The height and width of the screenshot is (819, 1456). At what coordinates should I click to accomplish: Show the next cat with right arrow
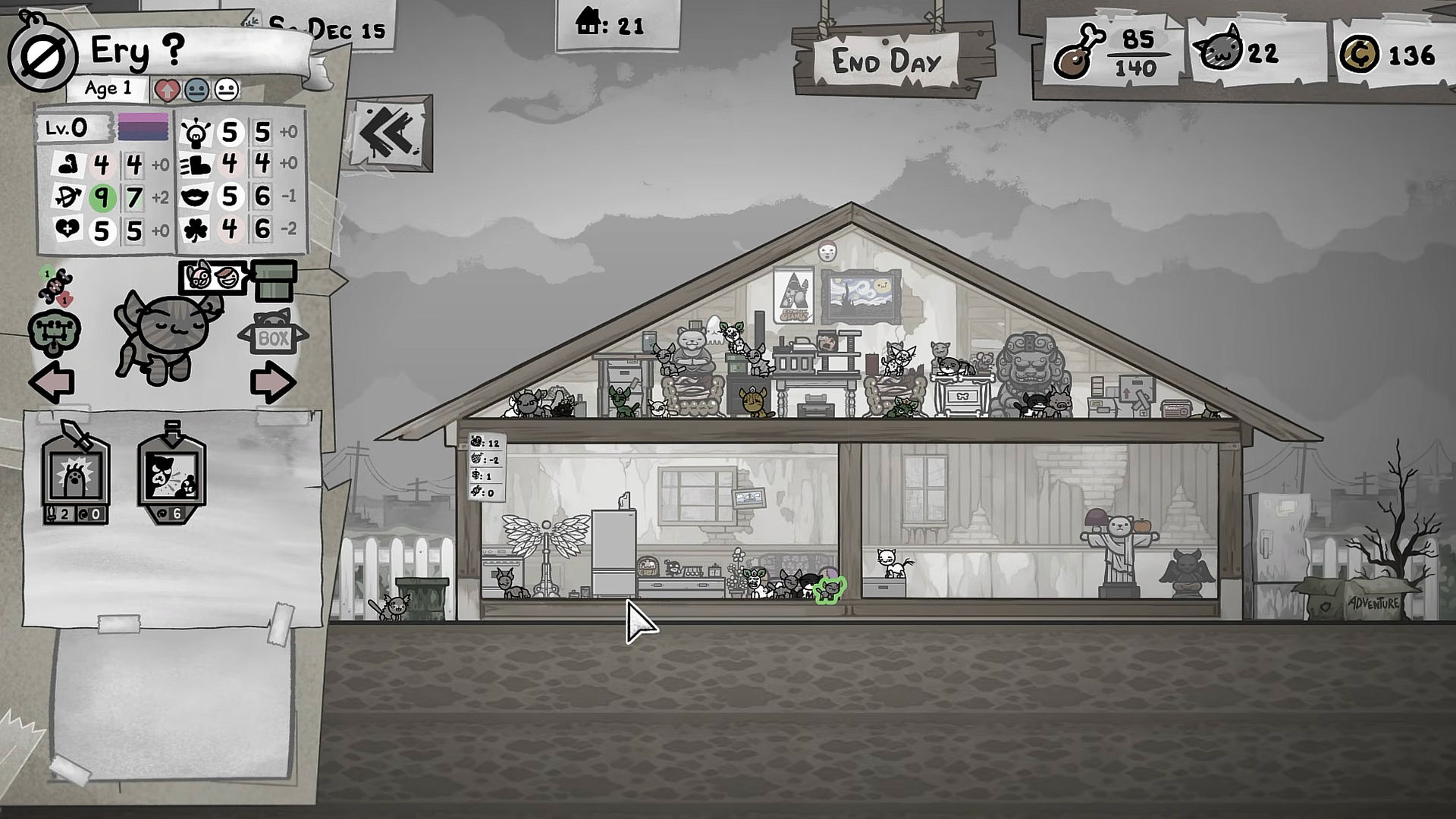coord(272,381)
